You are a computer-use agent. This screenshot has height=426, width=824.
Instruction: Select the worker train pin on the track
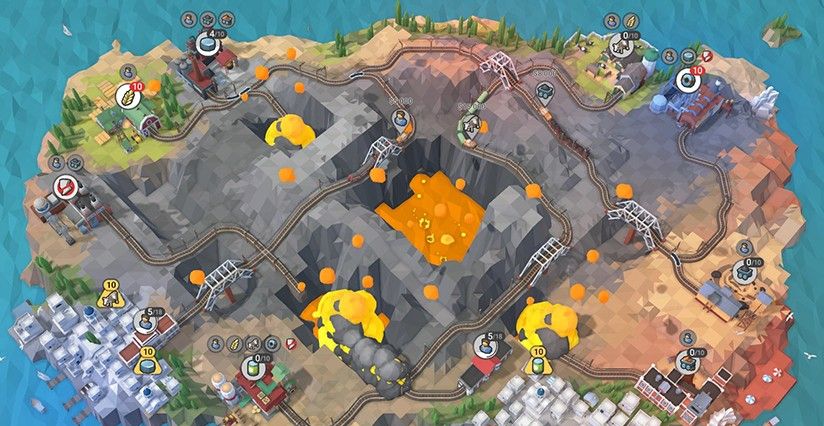(400, 118)
